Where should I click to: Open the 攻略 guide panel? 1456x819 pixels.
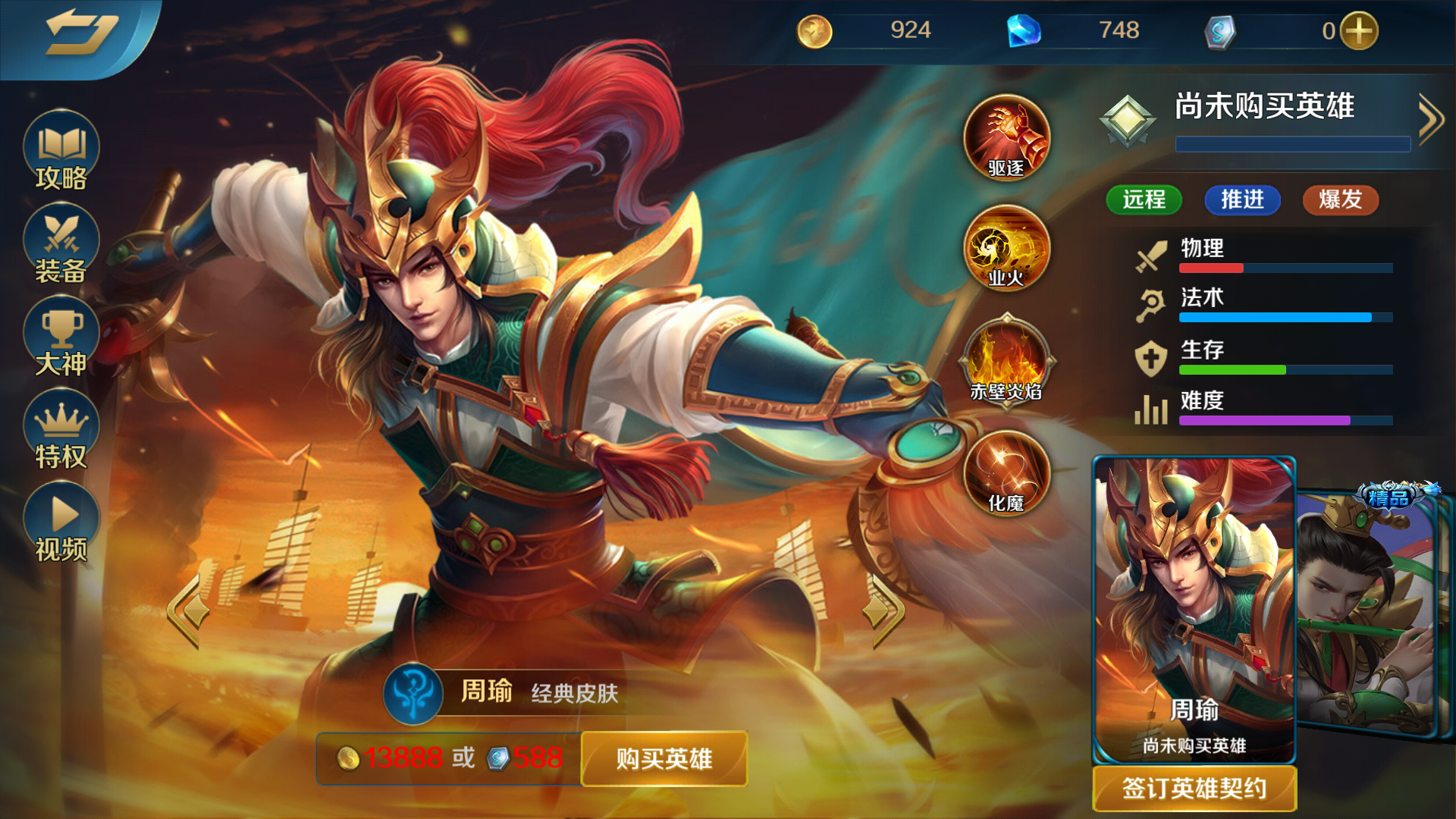pyautogui.click(x=60, y=152)
